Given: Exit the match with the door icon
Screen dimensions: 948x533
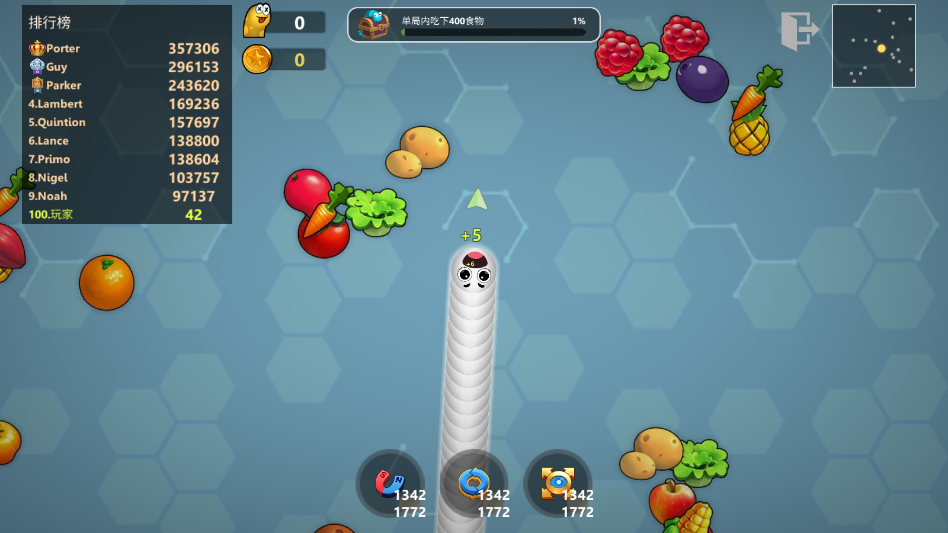Looking at the screenshot, I should coord(798,31).
